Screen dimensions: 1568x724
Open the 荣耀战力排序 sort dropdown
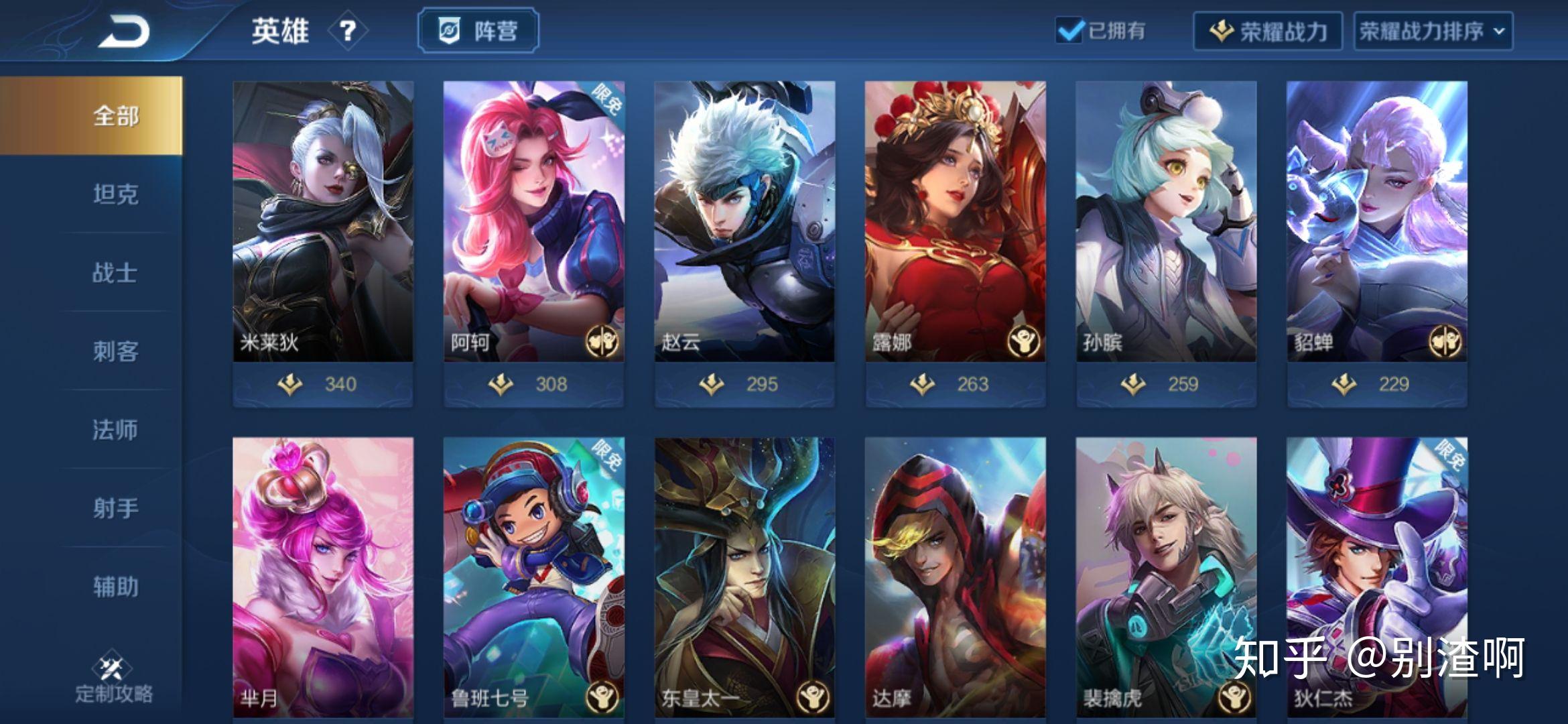click(x=1433, y=32)
